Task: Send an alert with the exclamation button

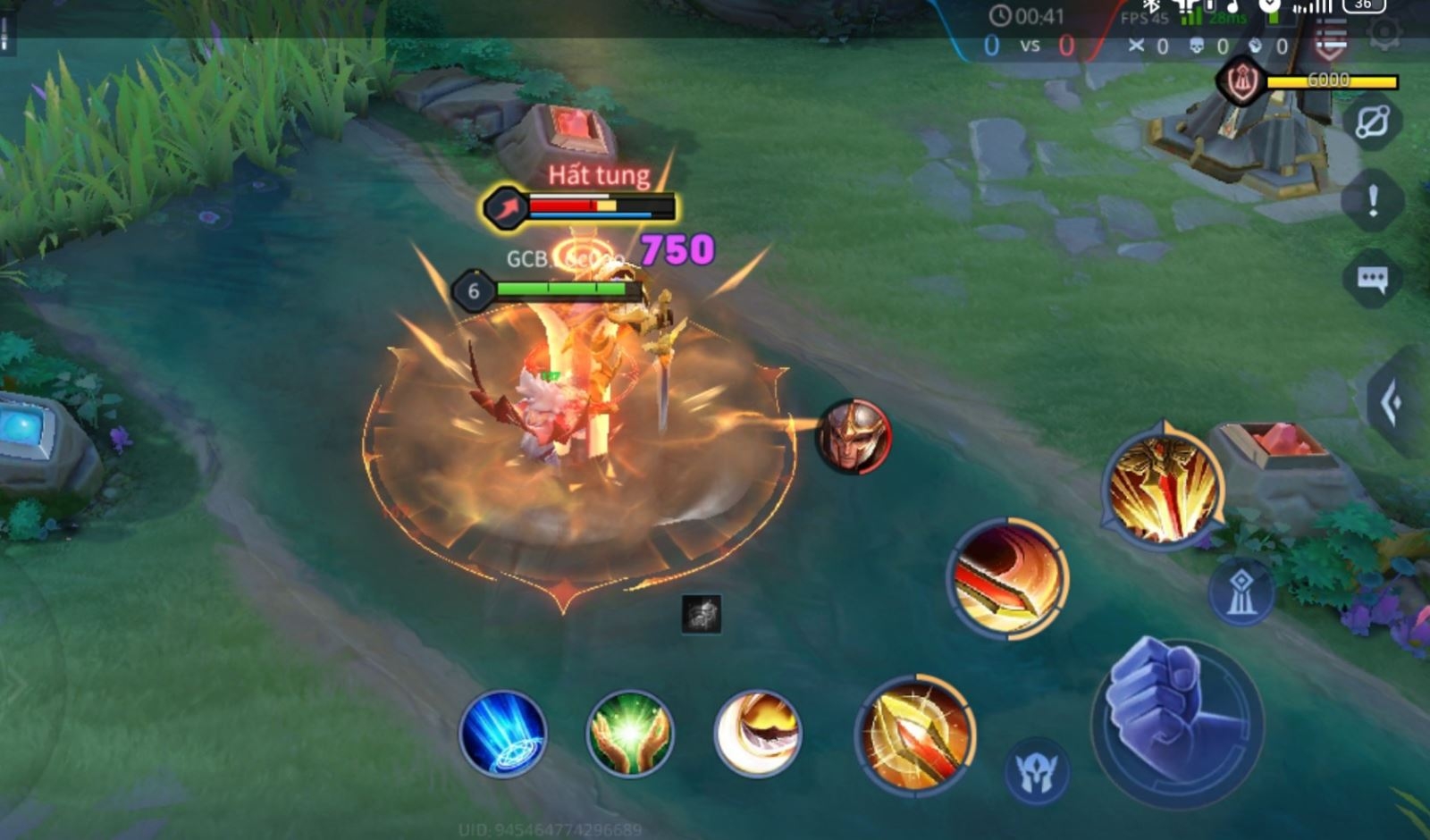Action: pyautogui.click(x=1373, y=201)
